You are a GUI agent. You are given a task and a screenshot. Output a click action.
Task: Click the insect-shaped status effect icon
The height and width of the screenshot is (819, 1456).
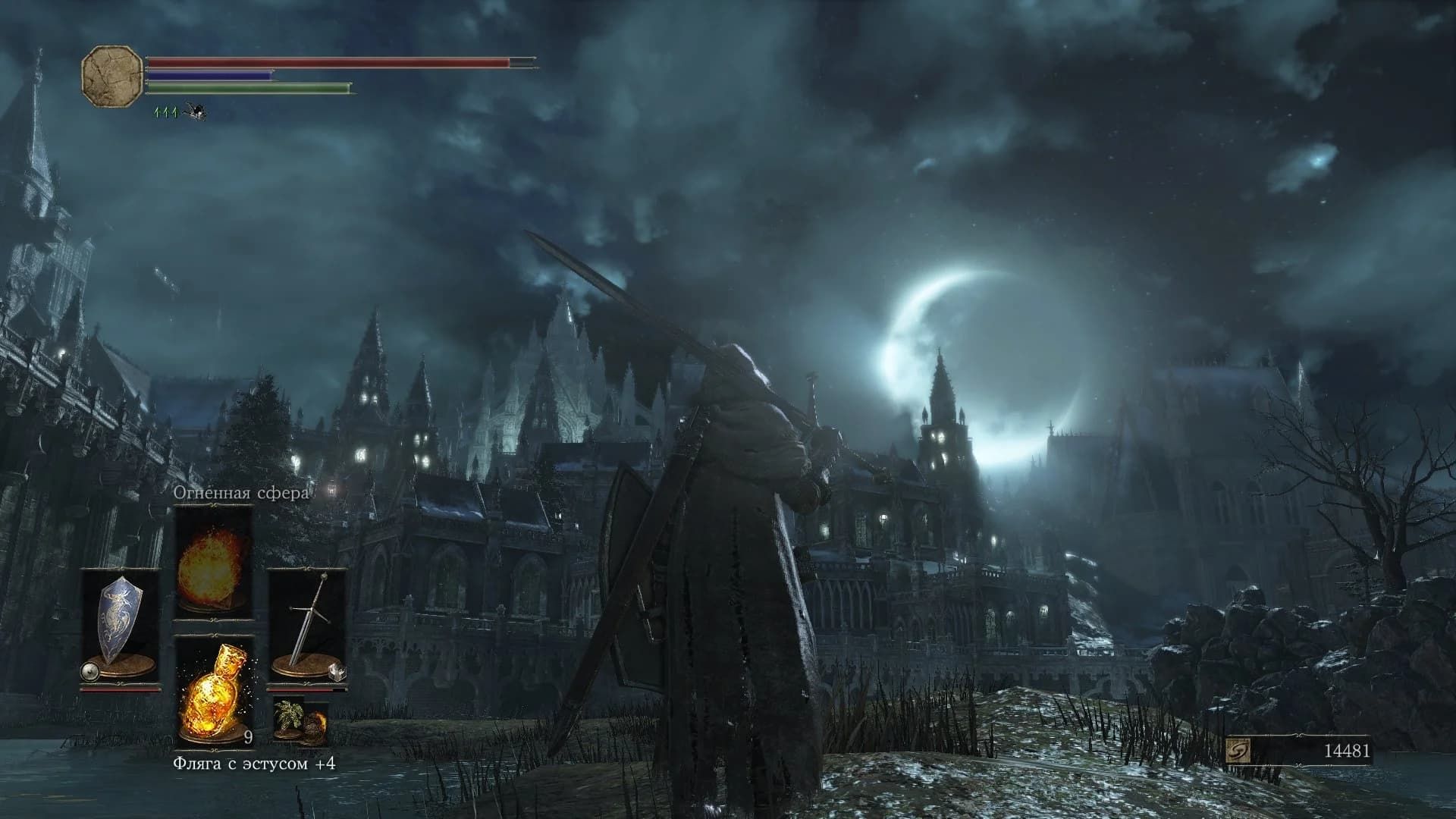click(196, 112)
